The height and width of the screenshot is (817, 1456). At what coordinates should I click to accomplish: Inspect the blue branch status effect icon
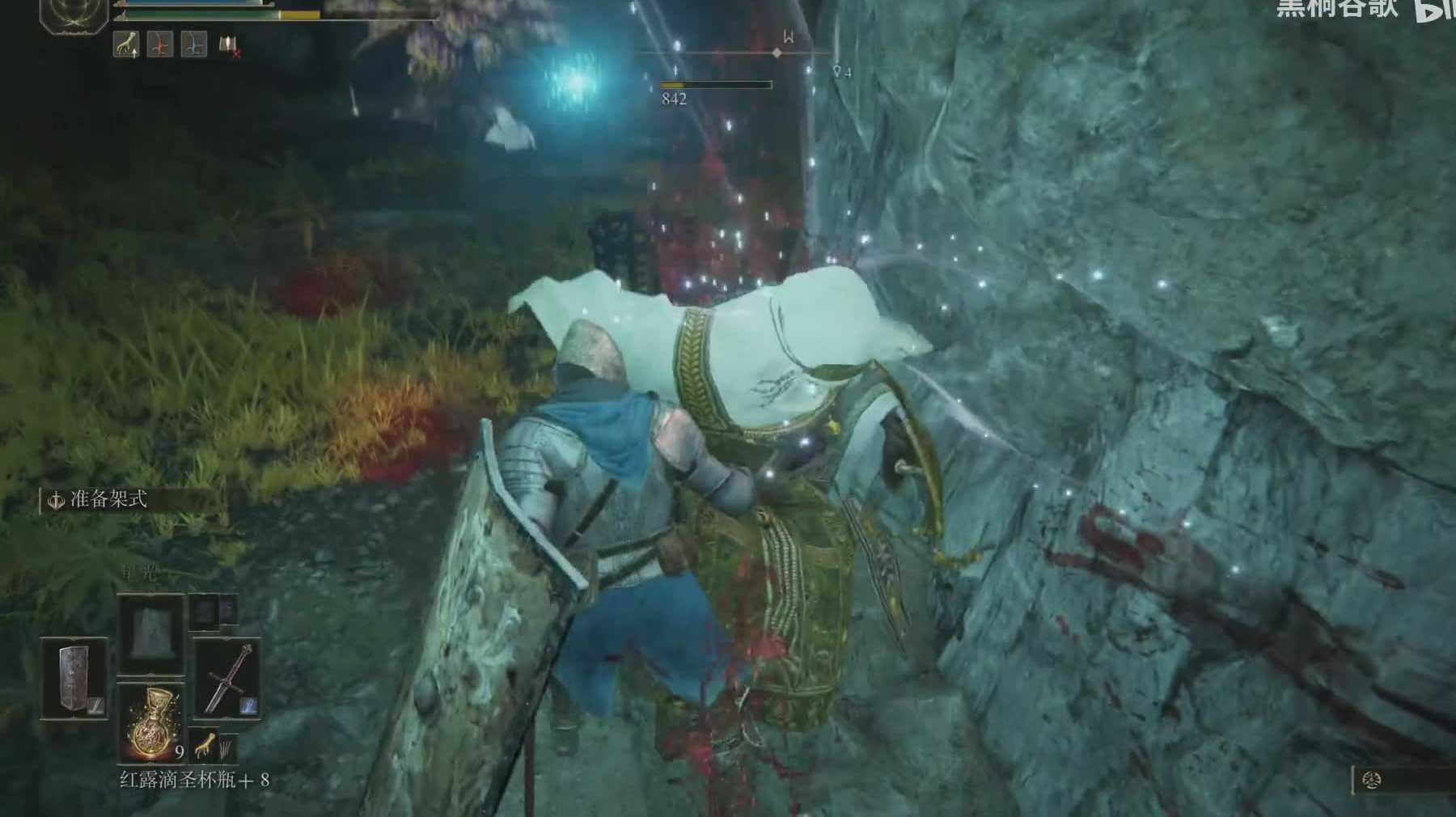(194, 44)
